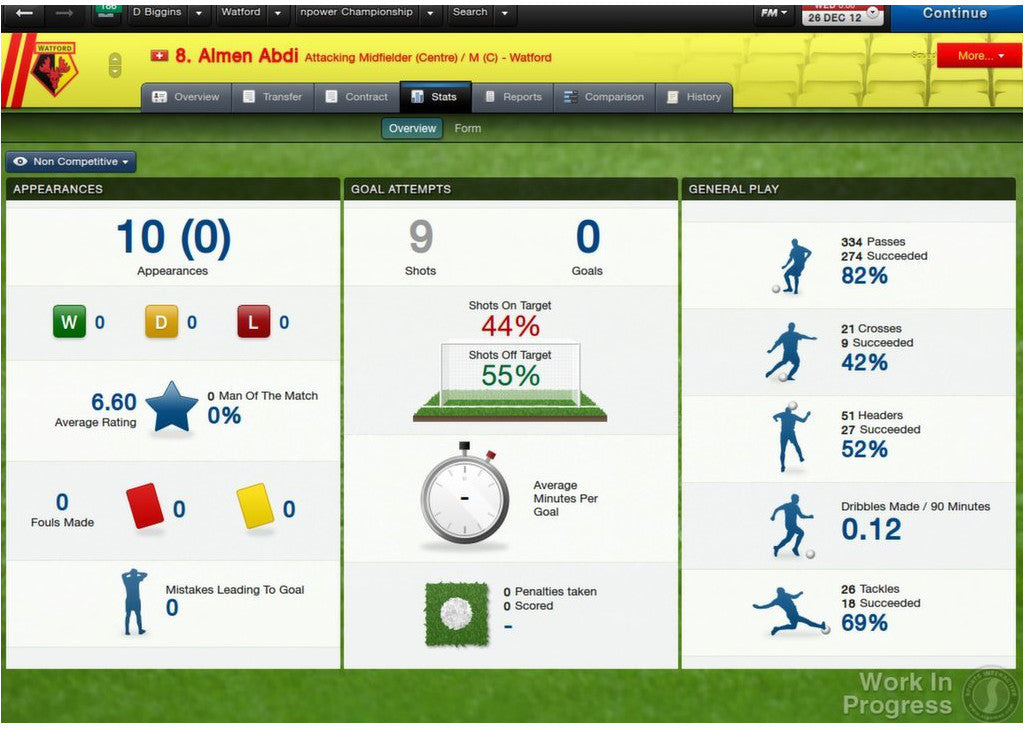Switch to the Transfer tab
The width and height of the screenshot is (1024, 729).
[x=272, y=97]
